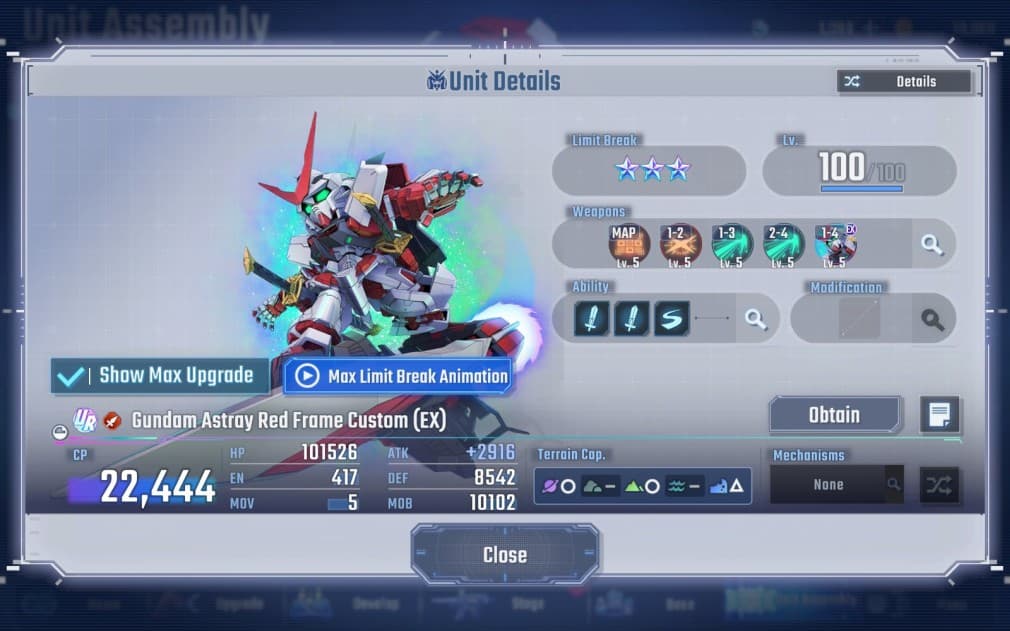1010x631 pixels.
Task: Open the Obtain unit button
Action: (x=834, y=415)
